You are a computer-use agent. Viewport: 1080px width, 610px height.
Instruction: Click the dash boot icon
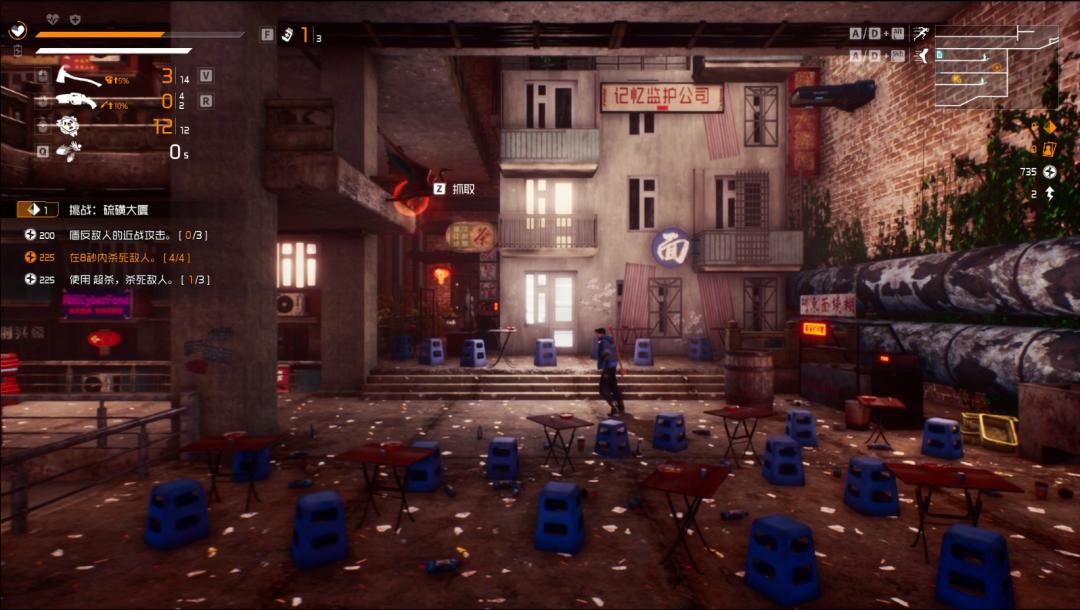922,55
